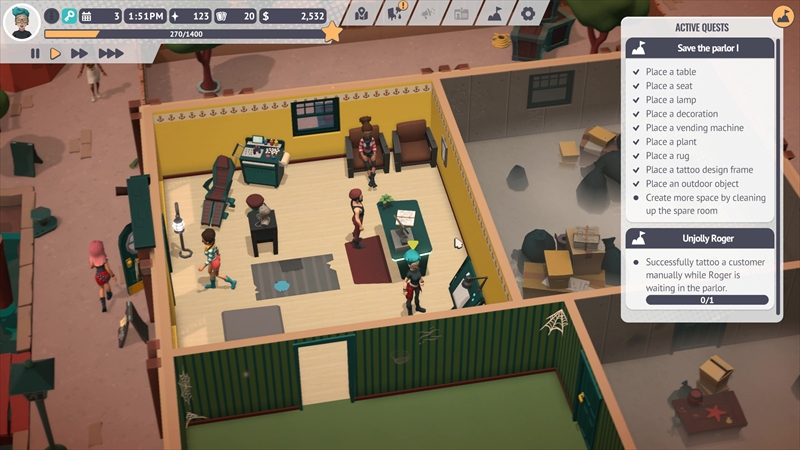Set game speed to triple fast-forward
Image resolution: width=800 pixels, height=450 pixels.
coord(110,53)
